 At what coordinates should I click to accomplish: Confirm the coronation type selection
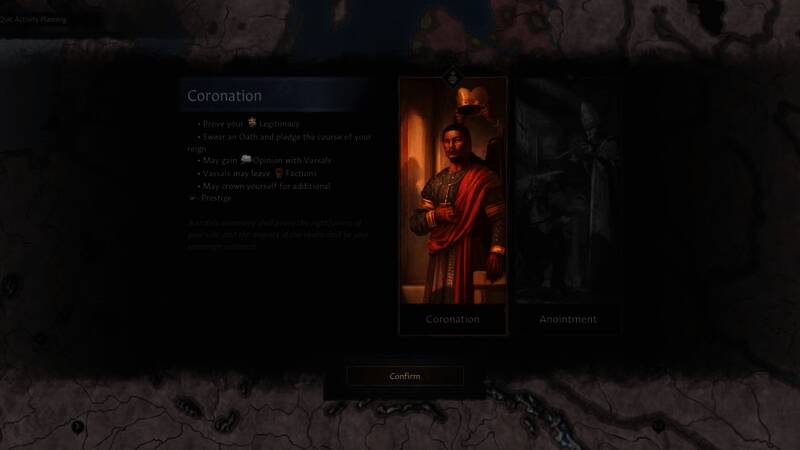pyautogui.click(x=404, y=376)
